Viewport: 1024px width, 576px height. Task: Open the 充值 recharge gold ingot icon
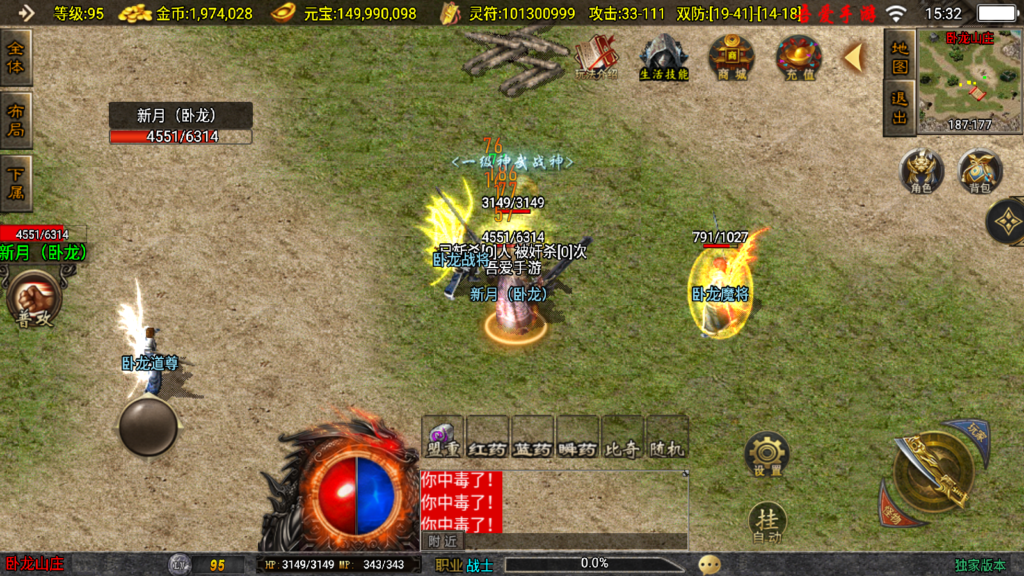pyautogui.click(x=799, y=57)
